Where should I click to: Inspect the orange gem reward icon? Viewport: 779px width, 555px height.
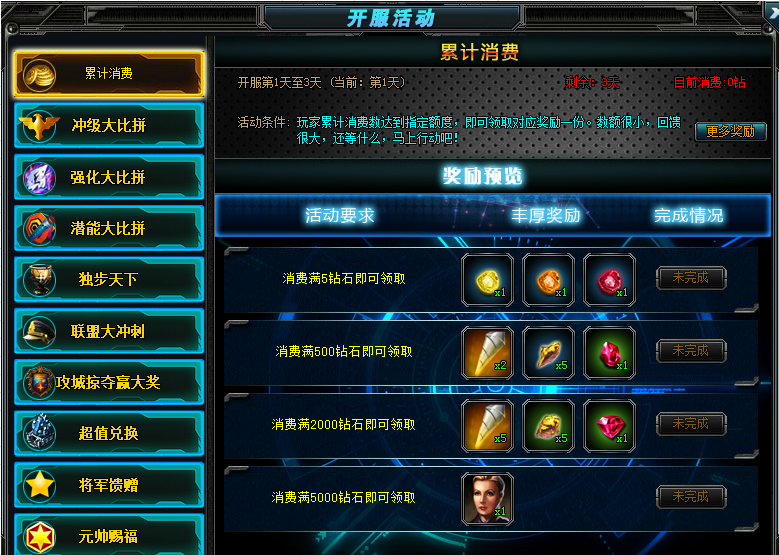click(x=548, y=279)
